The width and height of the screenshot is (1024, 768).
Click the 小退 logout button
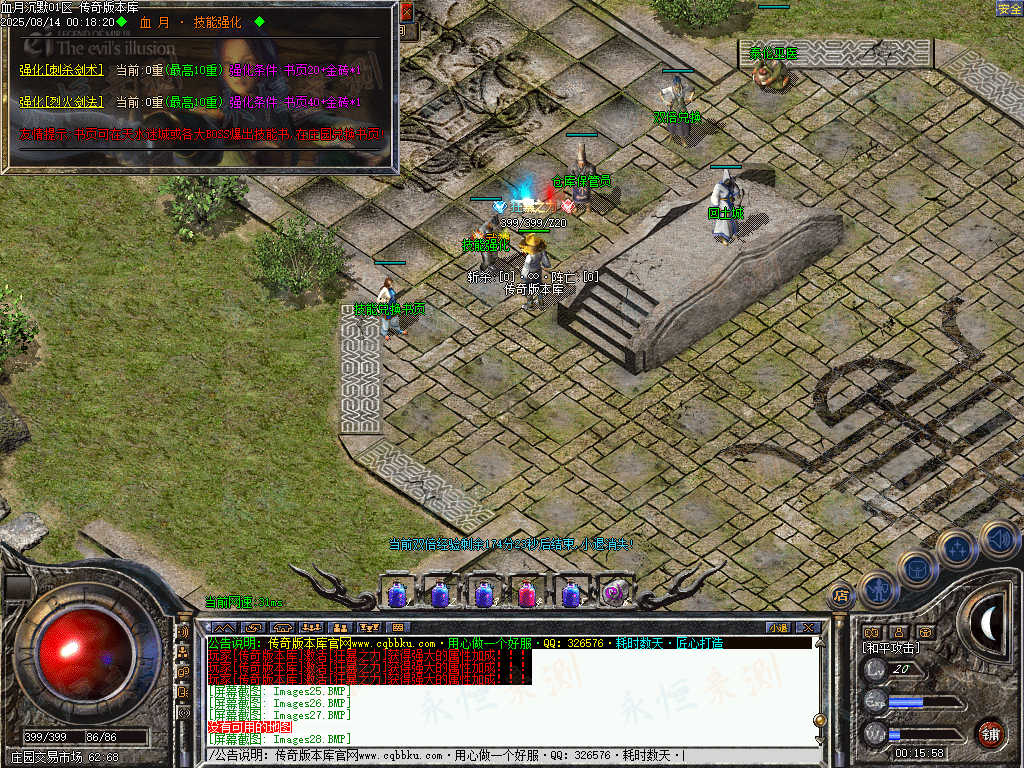click(778, 628)
